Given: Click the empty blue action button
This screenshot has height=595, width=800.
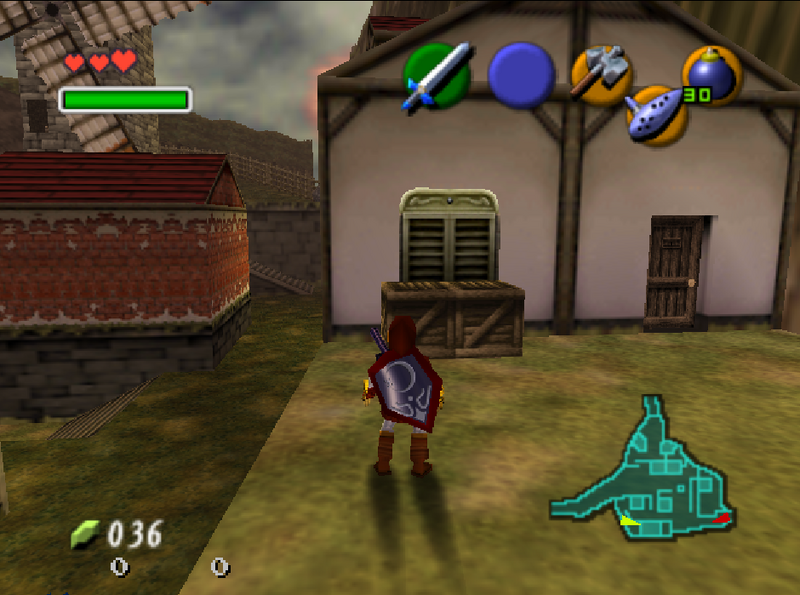Looking at the screenshot, I should [x=521, y=76].
